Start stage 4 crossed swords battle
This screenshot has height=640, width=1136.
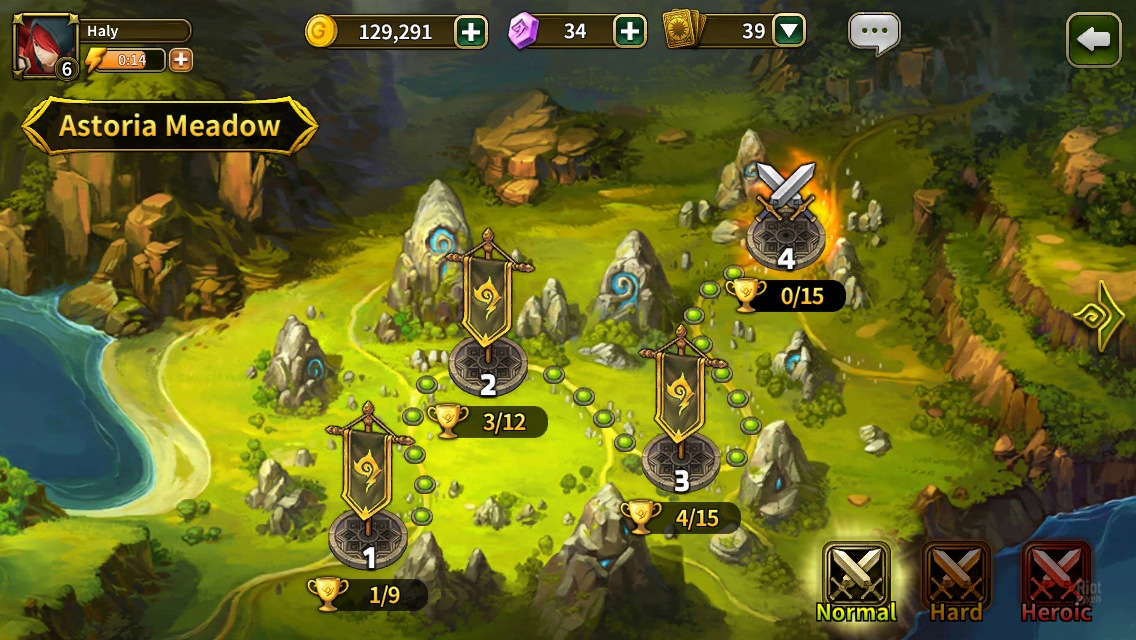[x=785, y=215]
